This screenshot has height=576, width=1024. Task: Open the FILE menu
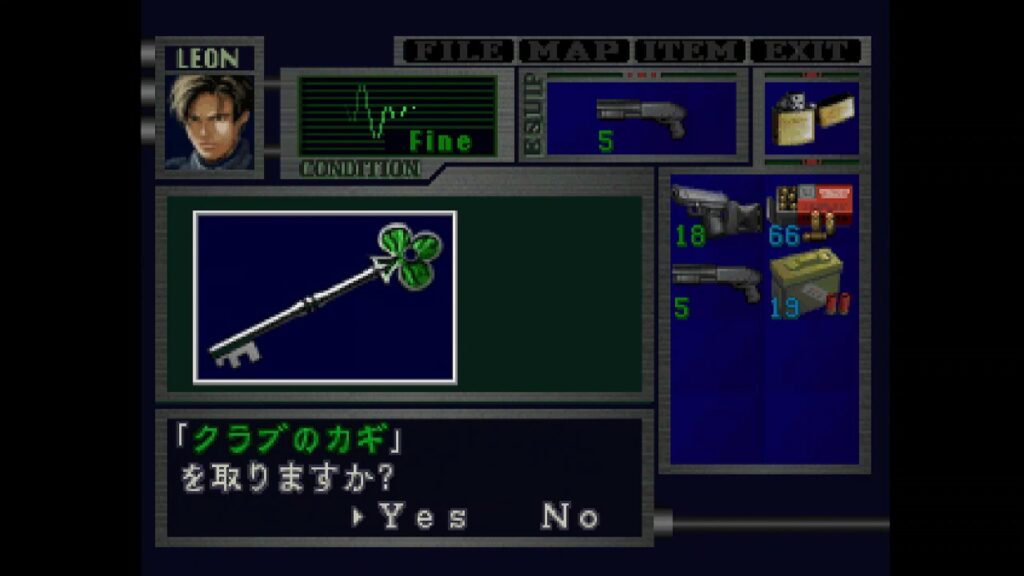click(x=457, y=51)
